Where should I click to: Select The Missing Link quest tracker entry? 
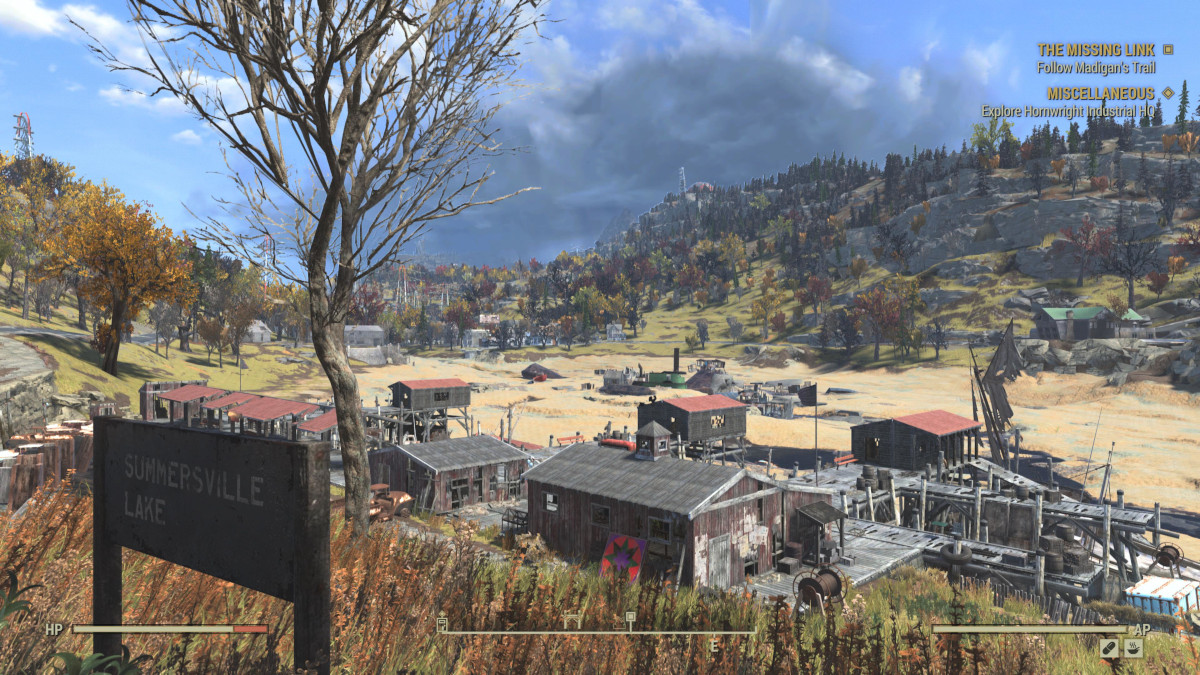coord(1095,49)
